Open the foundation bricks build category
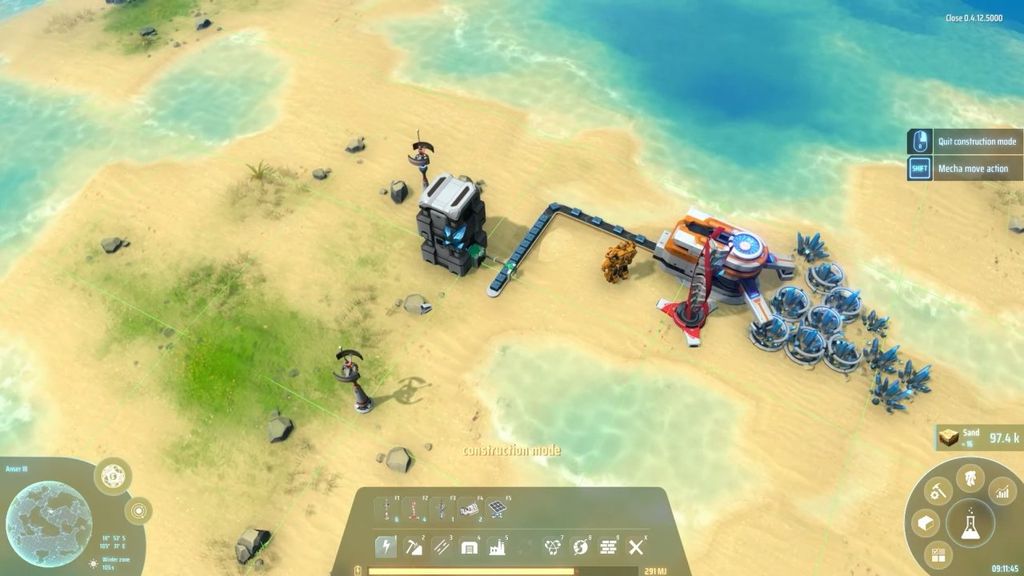This screenshot has height=576, width=1024. [x=607, y=546]
